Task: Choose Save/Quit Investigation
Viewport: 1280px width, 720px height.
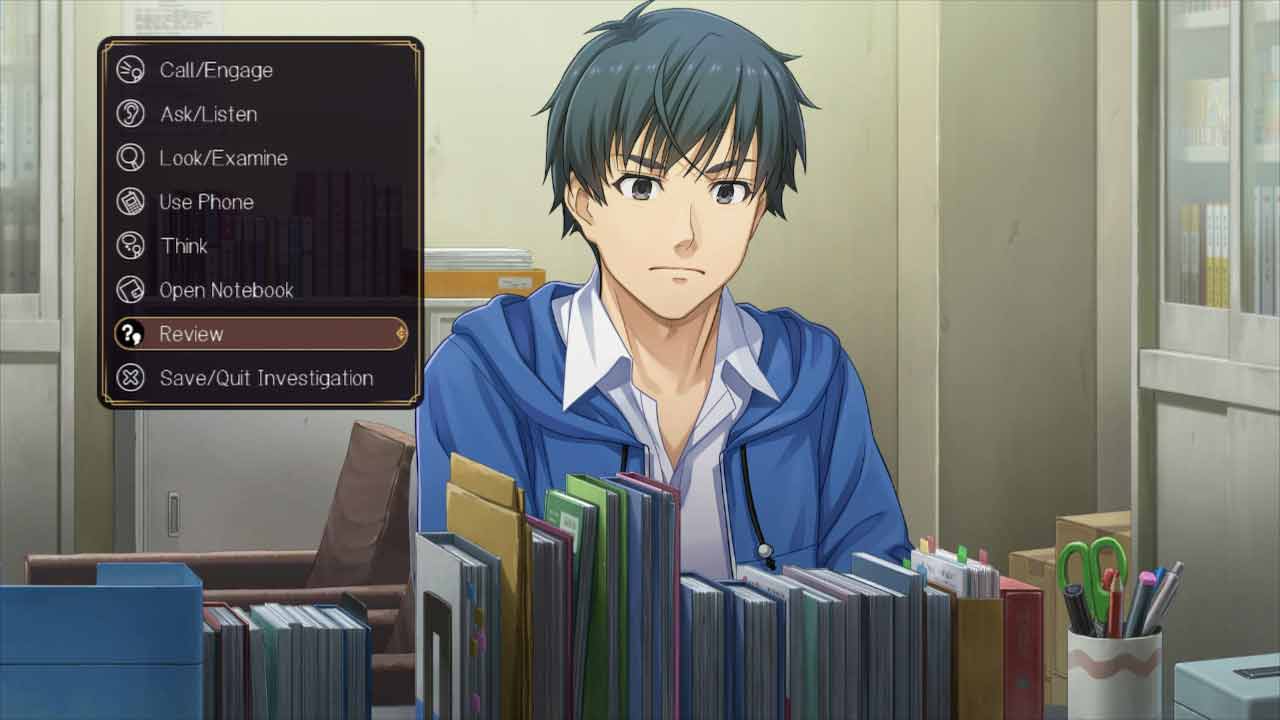Action: click(x=266, y=378)
